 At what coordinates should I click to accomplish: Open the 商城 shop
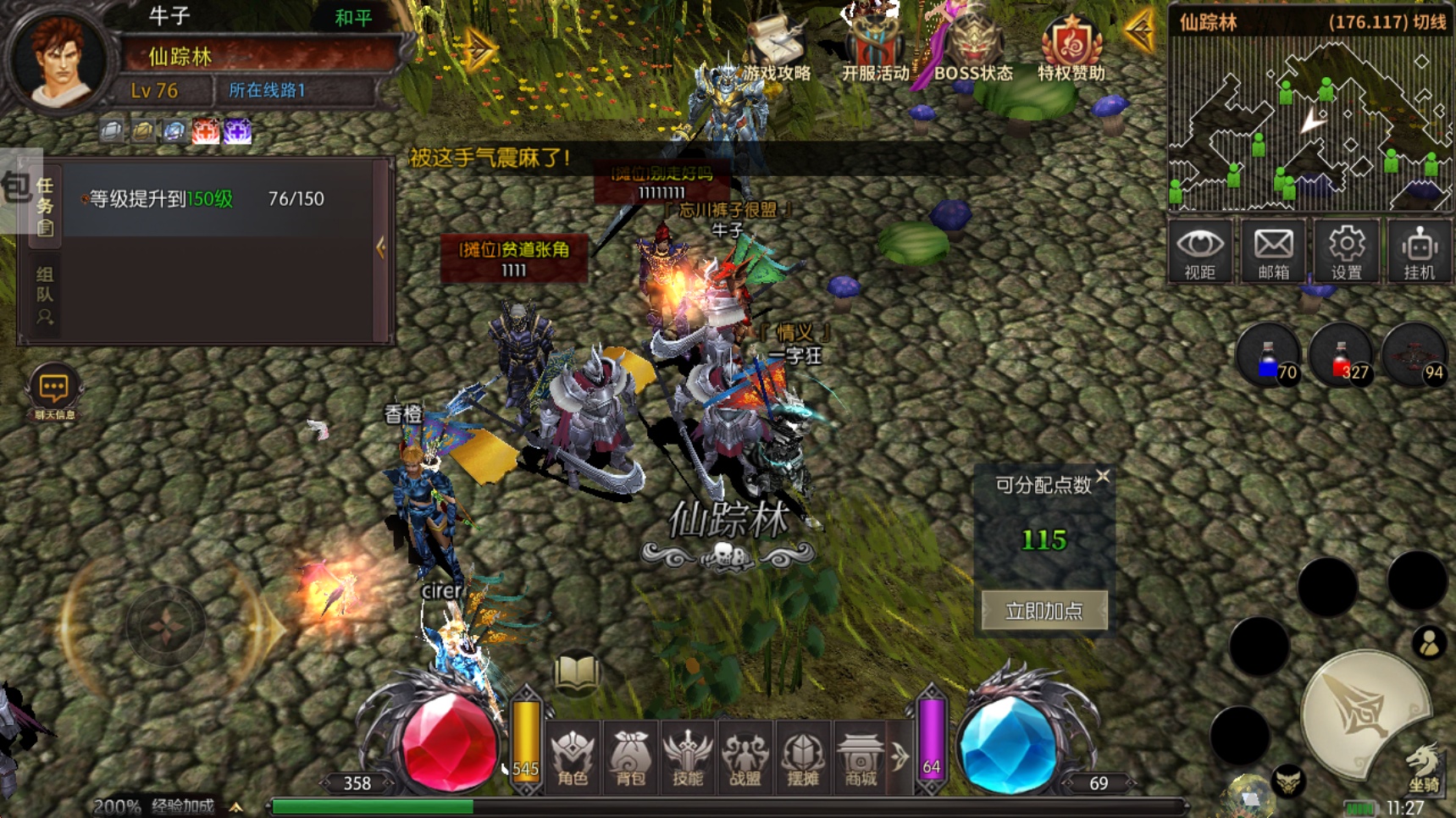860,756
